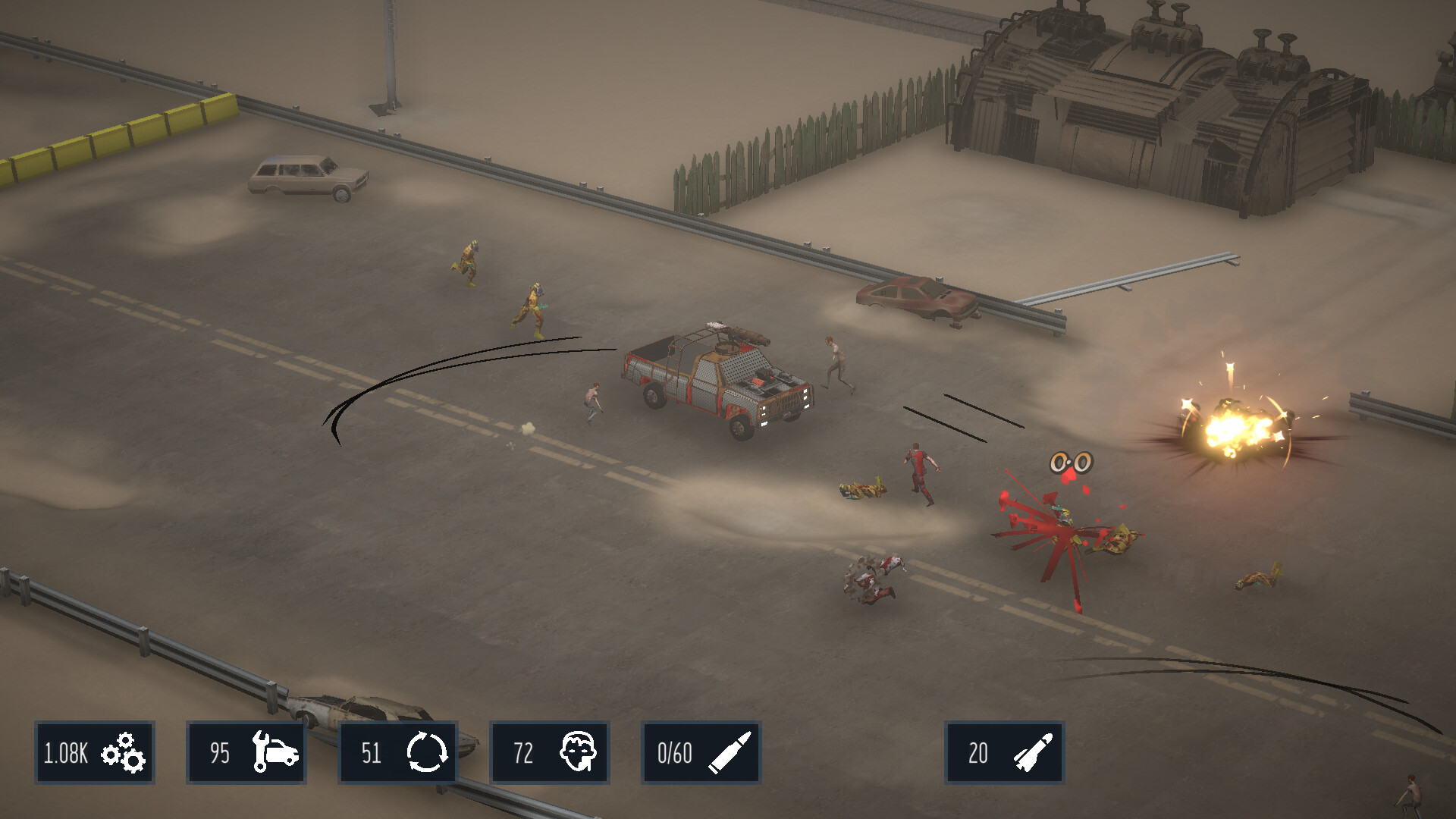Click the yellow hazmat zombie running upper left
The height and width of the screenshot is (819, 1456).
pos(466,262)
